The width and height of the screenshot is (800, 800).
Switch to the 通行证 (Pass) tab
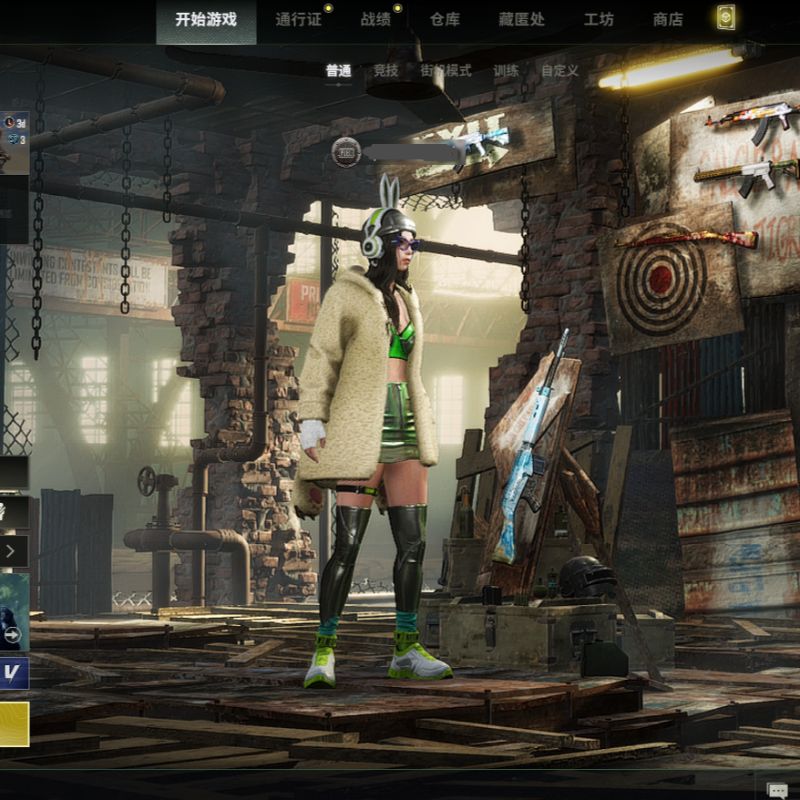click(x=298, y=19)
